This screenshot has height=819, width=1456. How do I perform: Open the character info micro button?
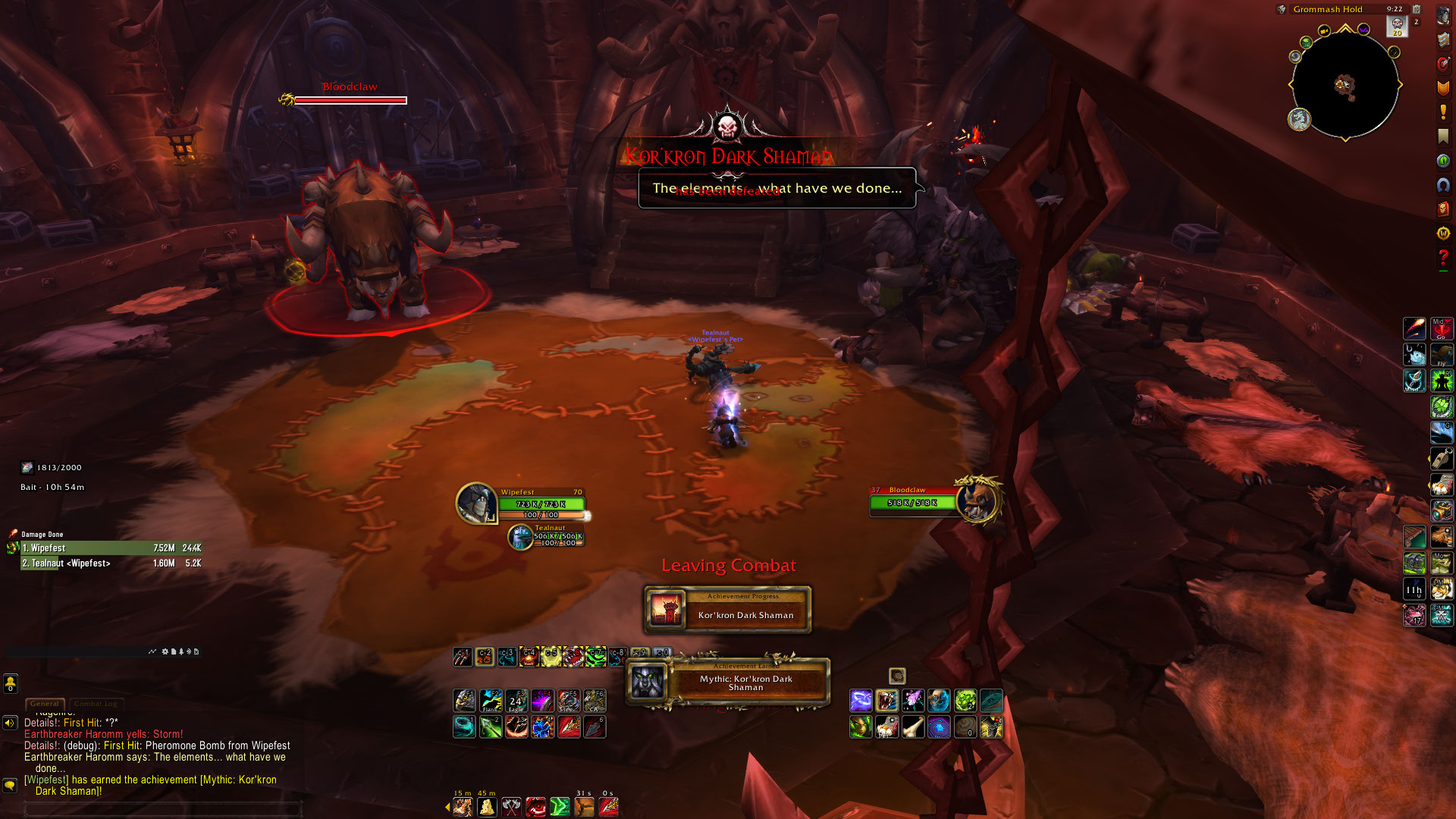(1443, 15)
